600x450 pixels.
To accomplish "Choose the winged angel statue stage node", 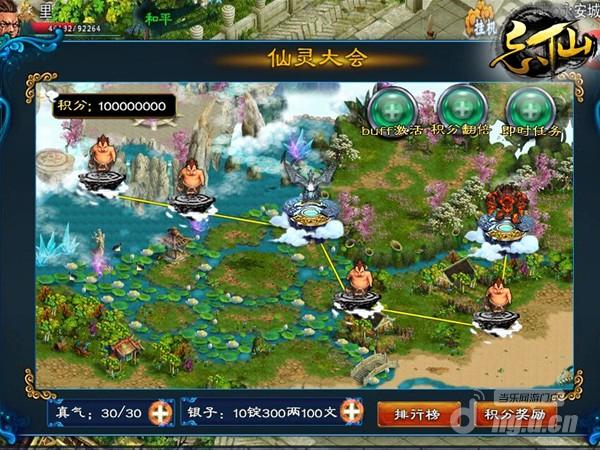I will [311, 198].
